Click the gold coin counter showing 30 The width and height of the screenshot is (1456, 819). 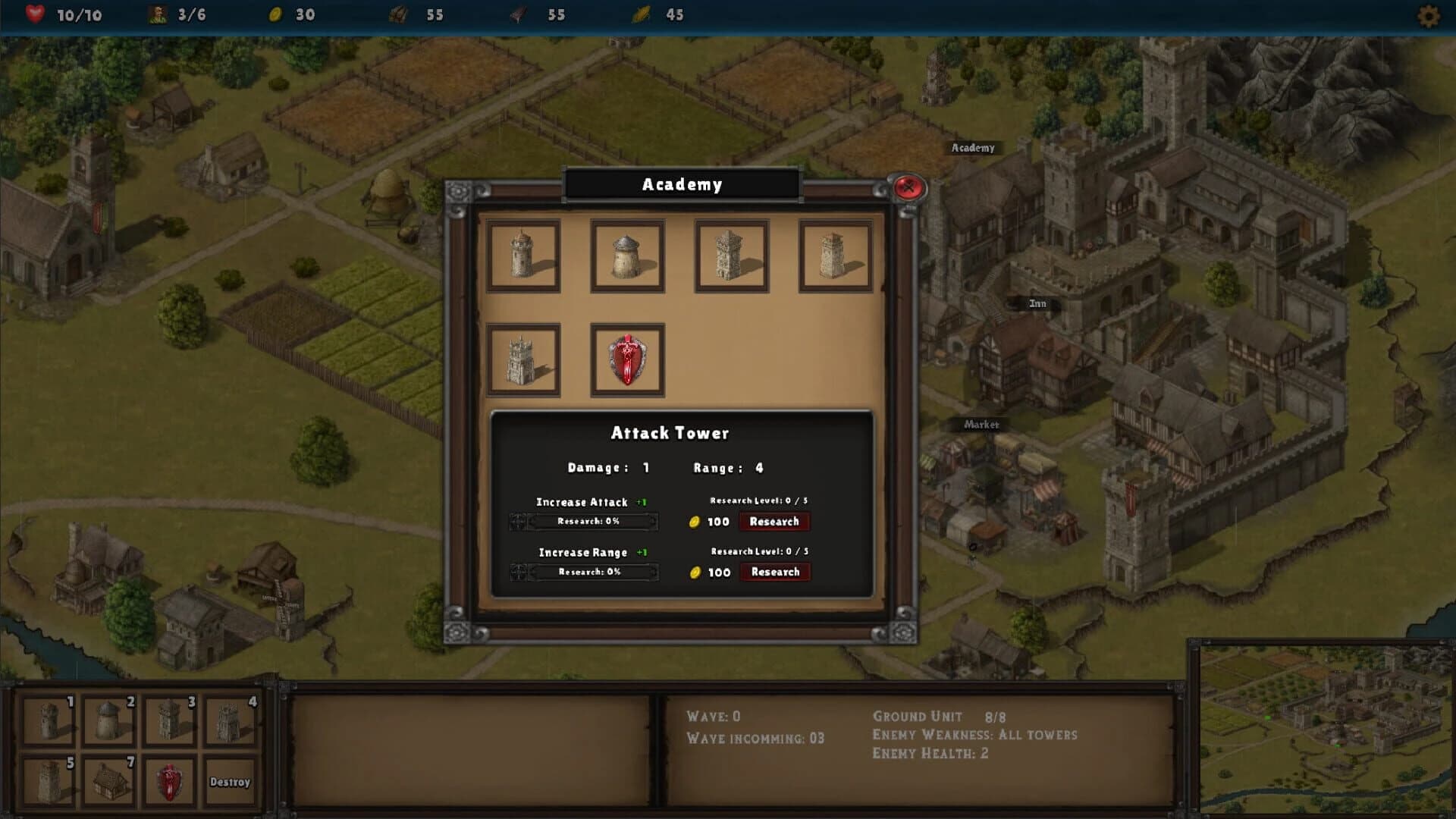(x=290, y=14)
